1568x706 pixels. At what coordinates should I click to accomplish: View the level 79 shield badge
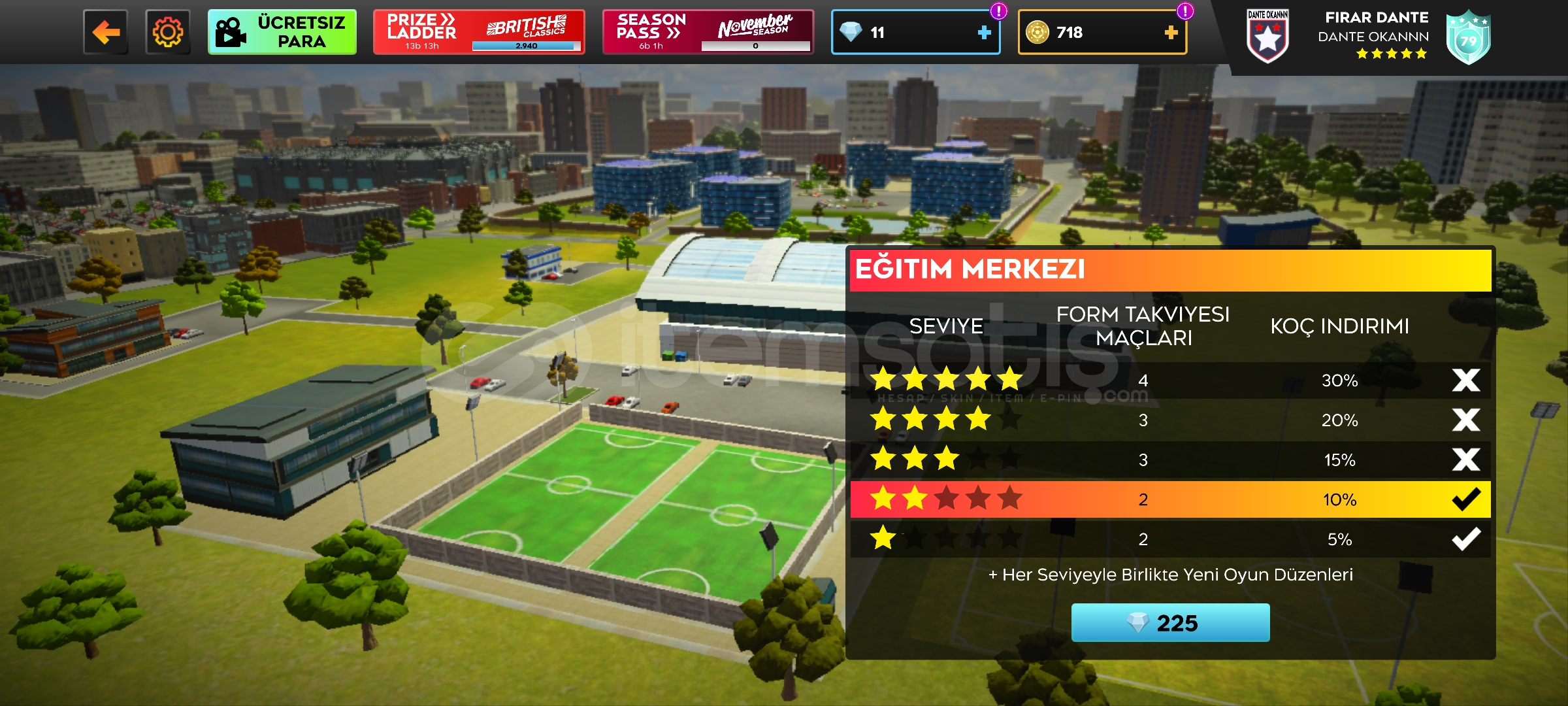coord(1468,38)
